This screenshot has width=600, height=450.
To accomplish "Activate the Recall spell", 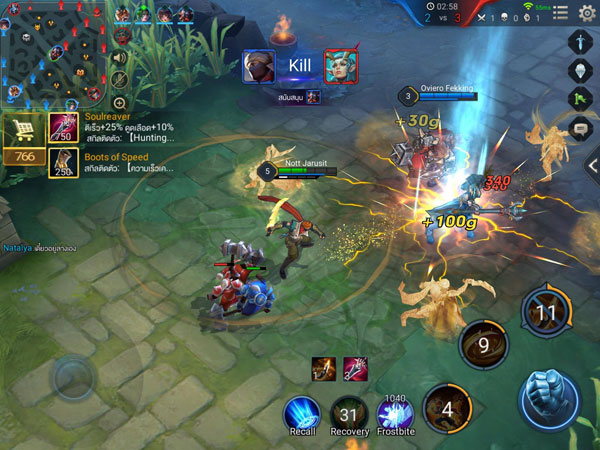I will (x=301, y=413).
